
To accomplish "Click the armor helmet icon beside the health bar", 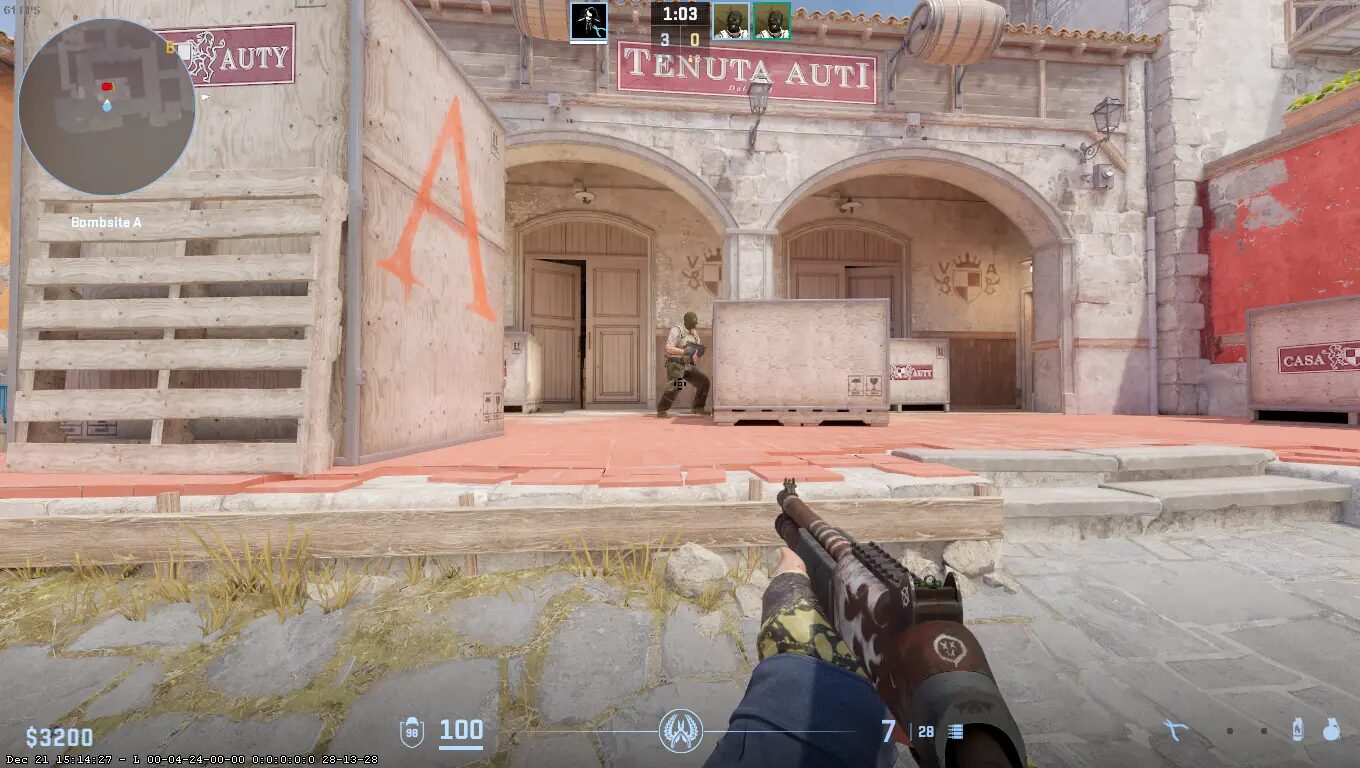I will [412, 731].
